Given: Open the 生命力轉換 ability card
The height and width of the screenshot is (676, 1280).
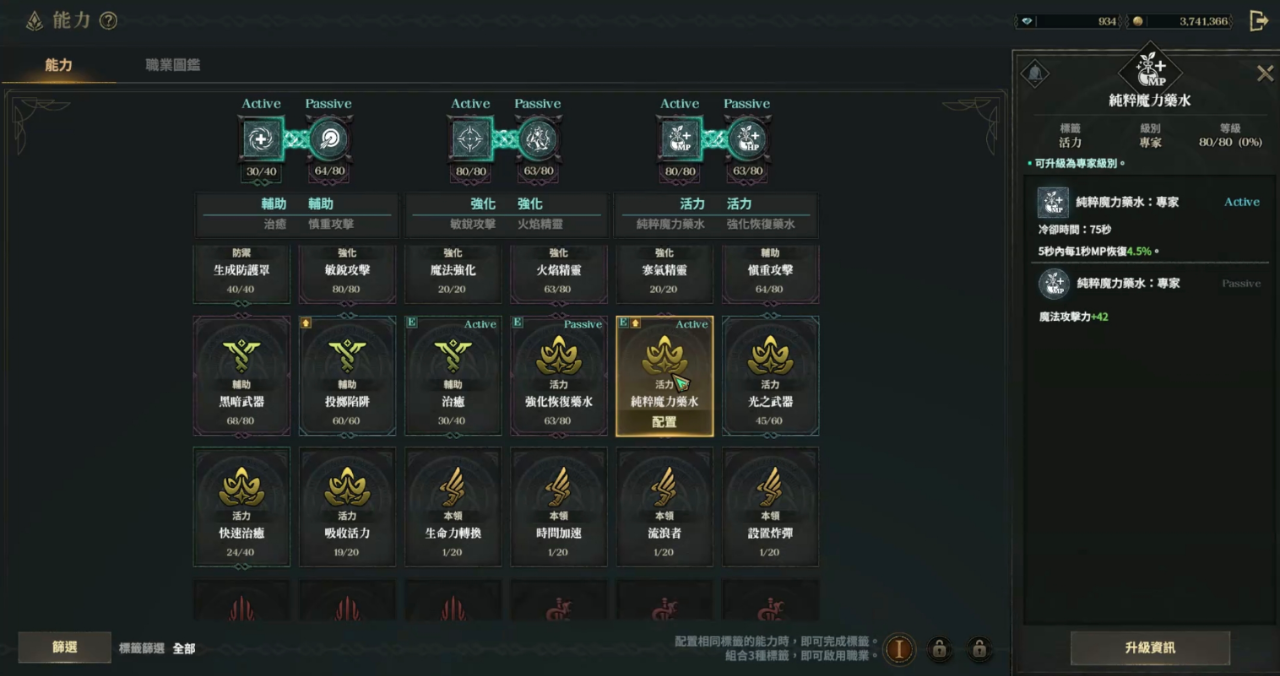Looking at the screenshot, I should (x=453, y=507).
